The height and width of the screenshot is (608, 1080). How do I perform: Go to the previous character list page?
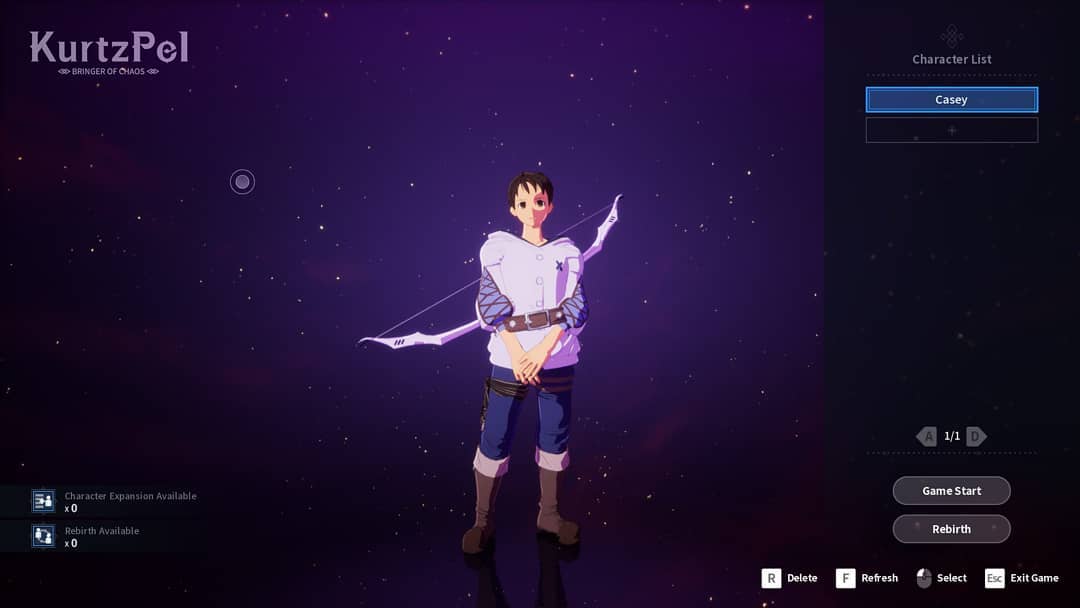928,436
